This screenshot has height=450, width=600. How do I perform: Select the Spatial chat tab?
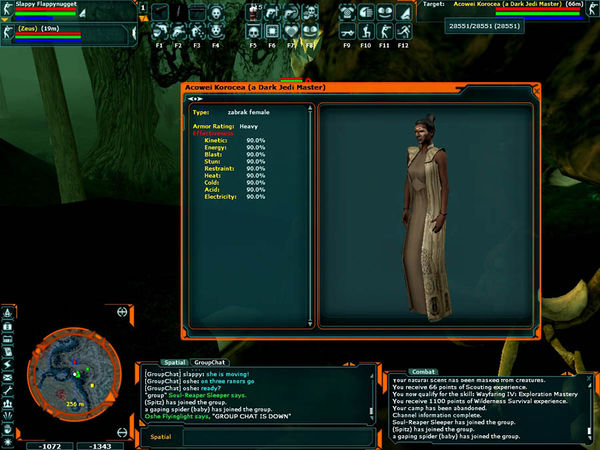pos(173,364)
